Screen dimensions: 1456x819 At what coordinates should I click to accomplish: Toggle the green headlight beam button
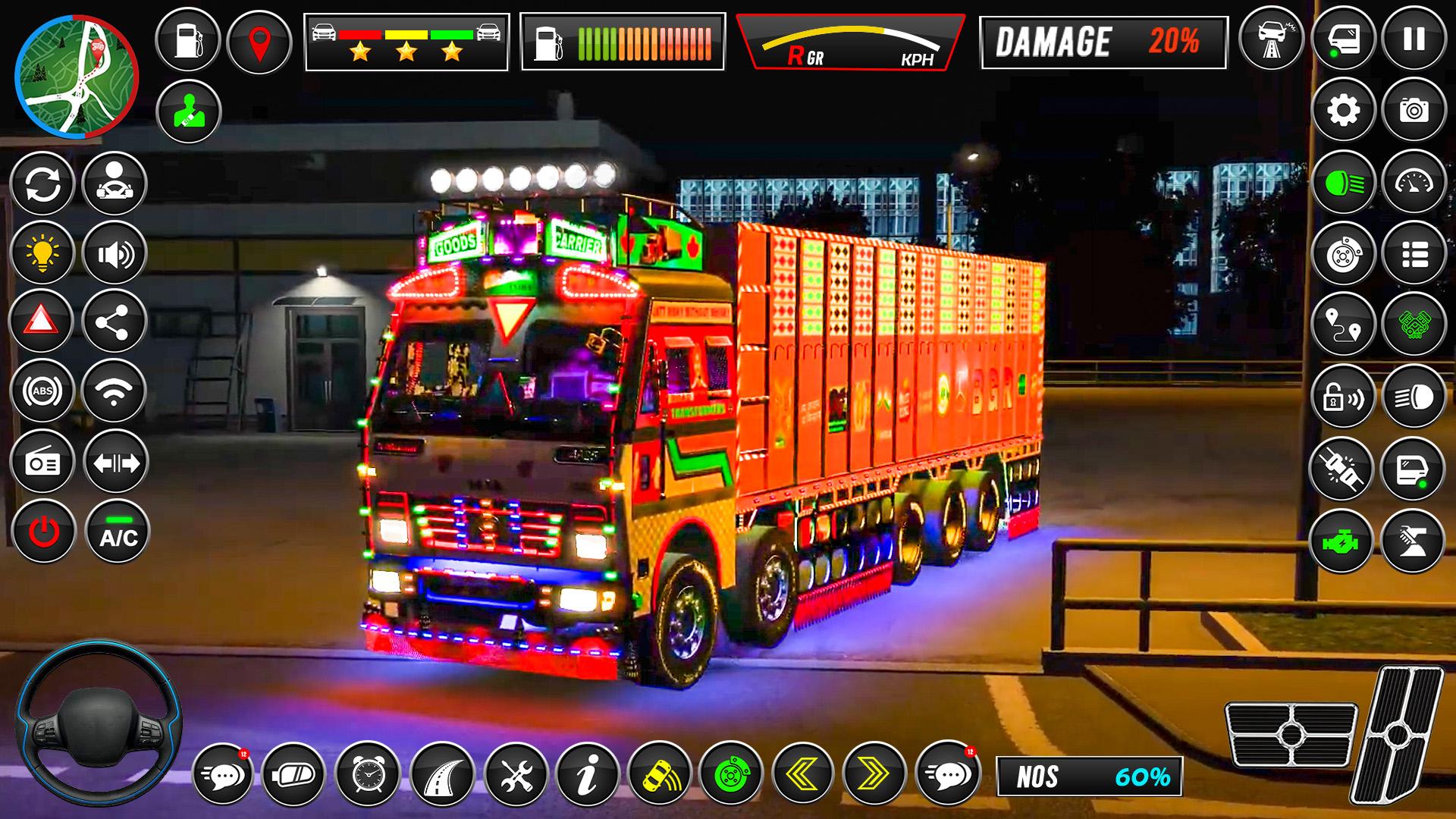pyautogui.click(x=1343, y=183)
